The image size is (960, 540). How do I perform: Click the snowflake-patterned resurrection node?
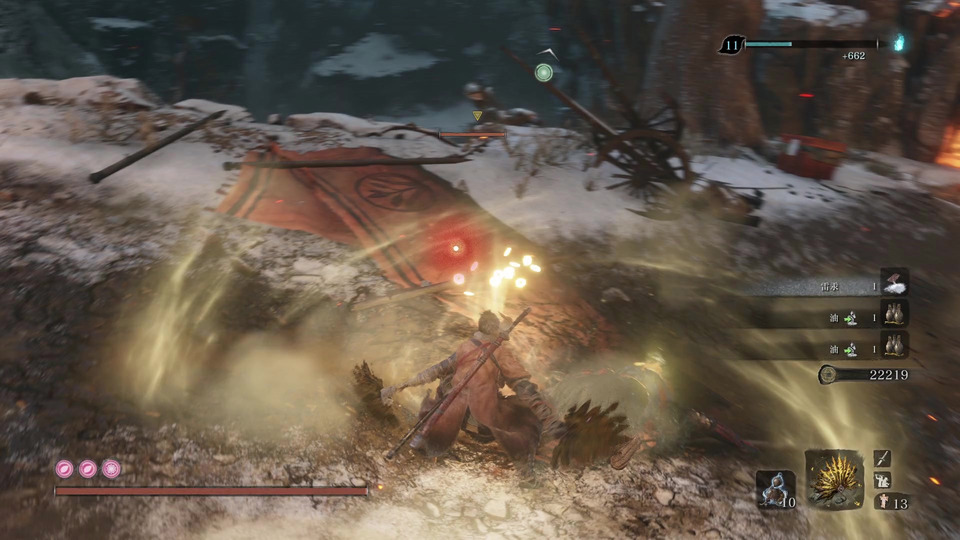[x=110, y=468]
